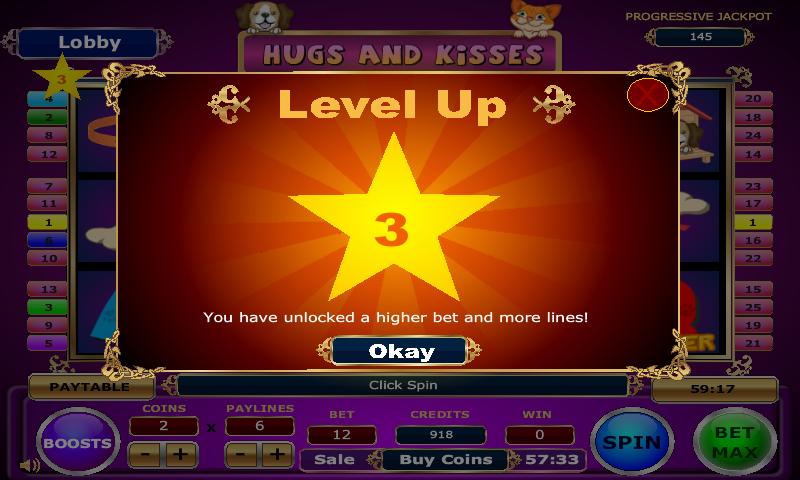Reduce the number of paylines

[241, 454]
